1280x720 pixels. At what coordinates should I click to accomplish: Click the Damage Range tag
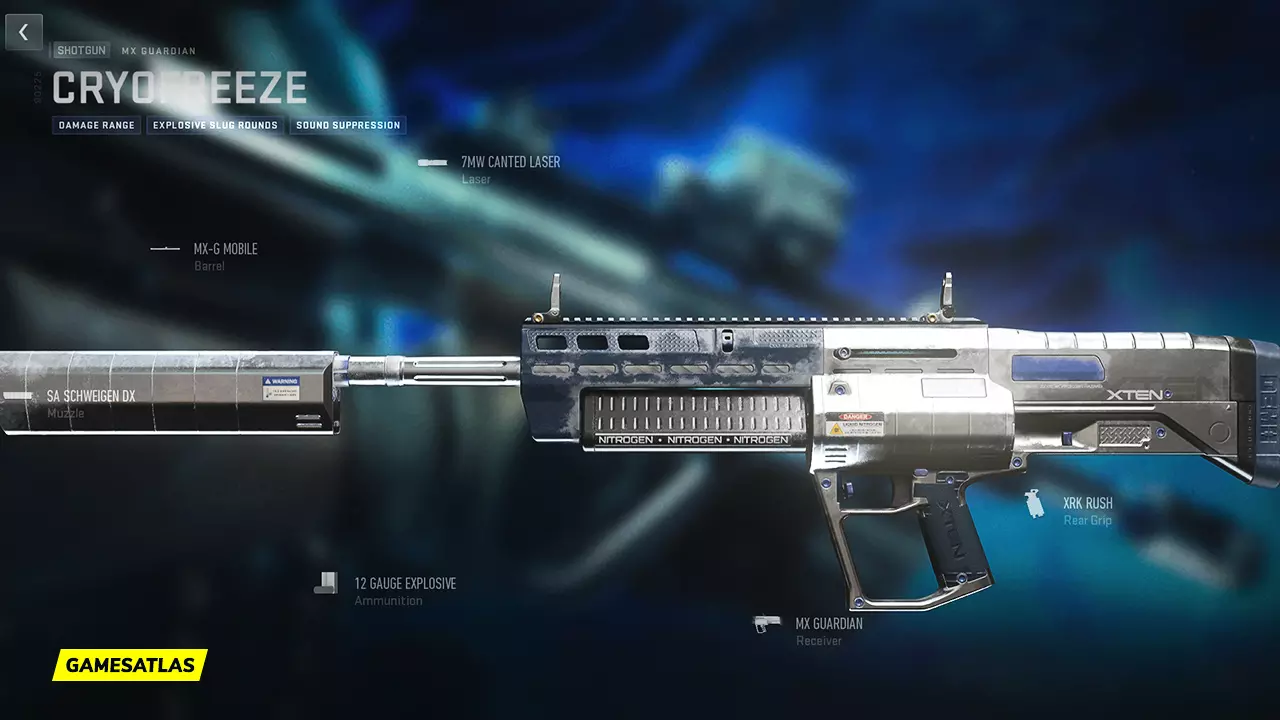click(97, 126)
